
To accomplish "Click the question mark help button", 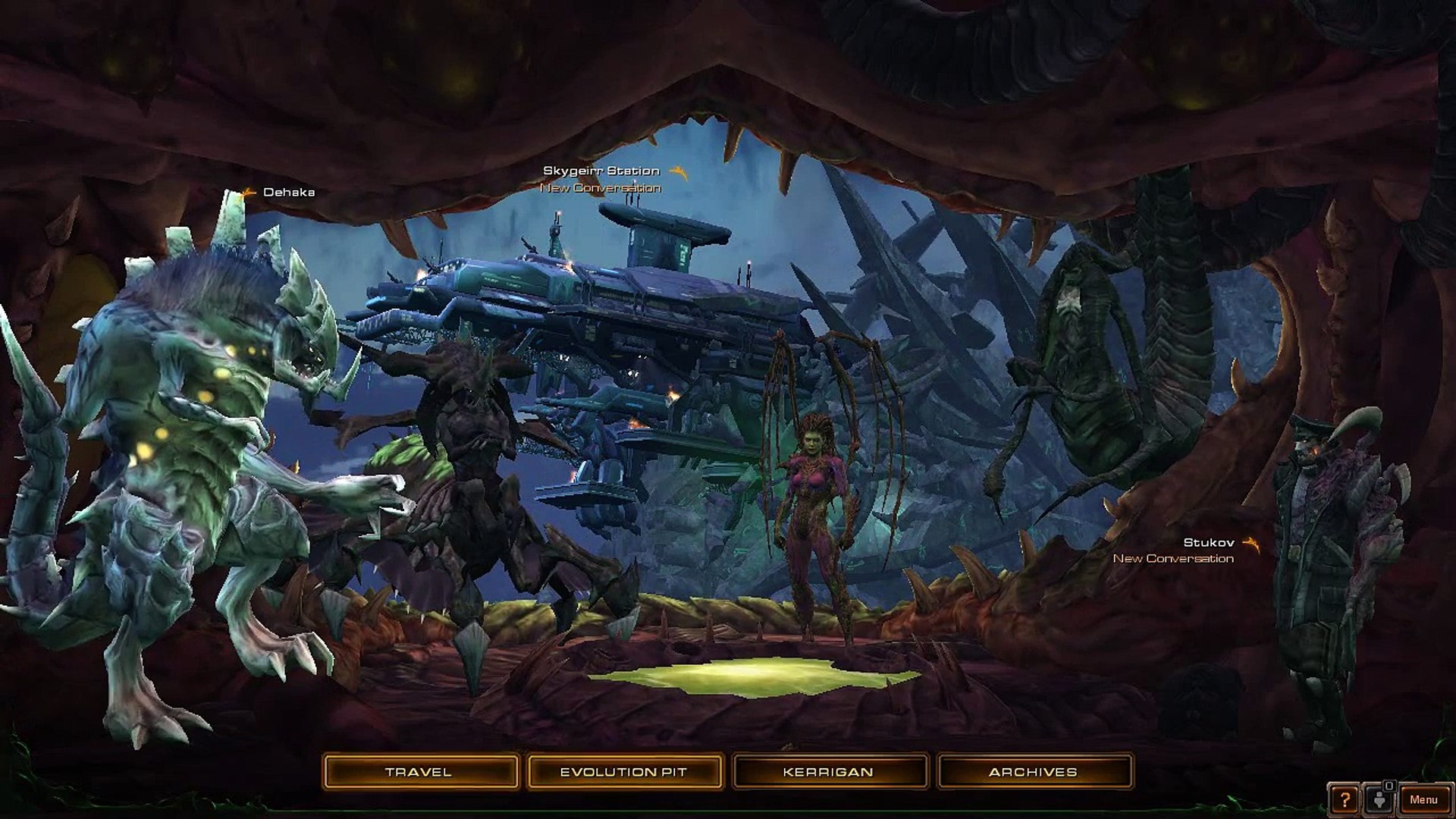I will tap(1345, 799).
